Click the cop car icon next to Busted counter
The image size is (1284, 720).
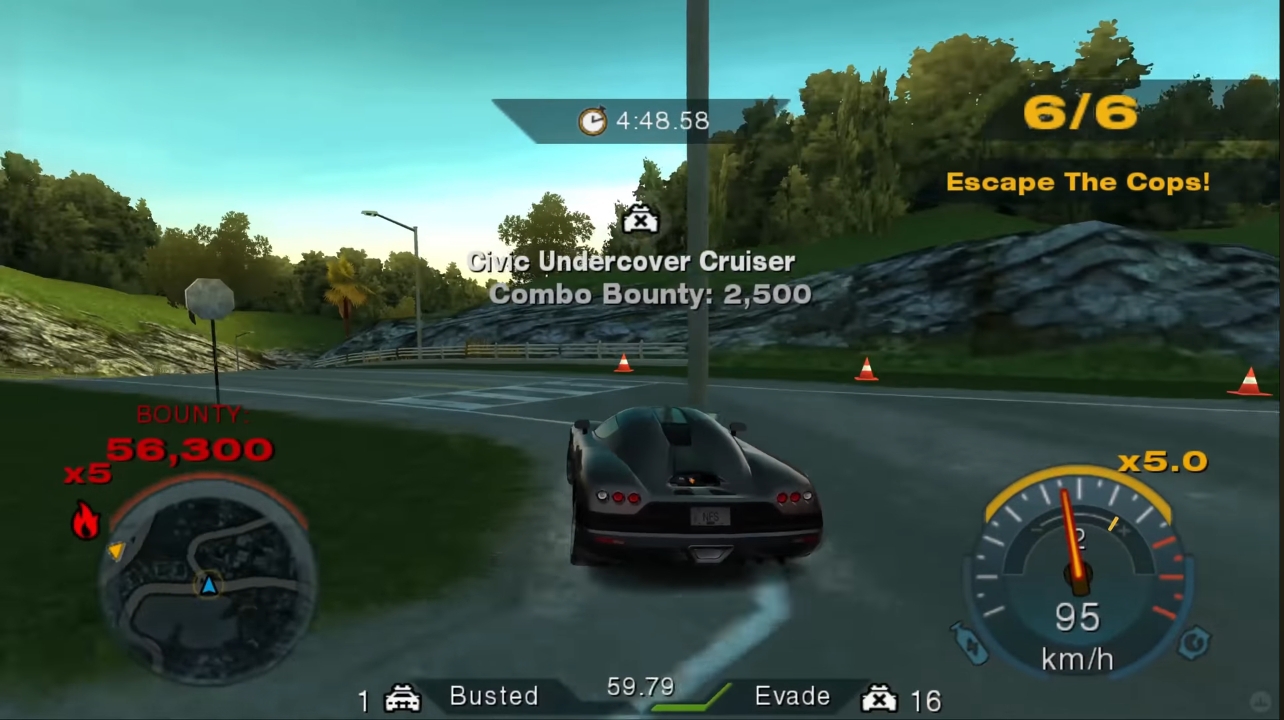pos(403,696)
